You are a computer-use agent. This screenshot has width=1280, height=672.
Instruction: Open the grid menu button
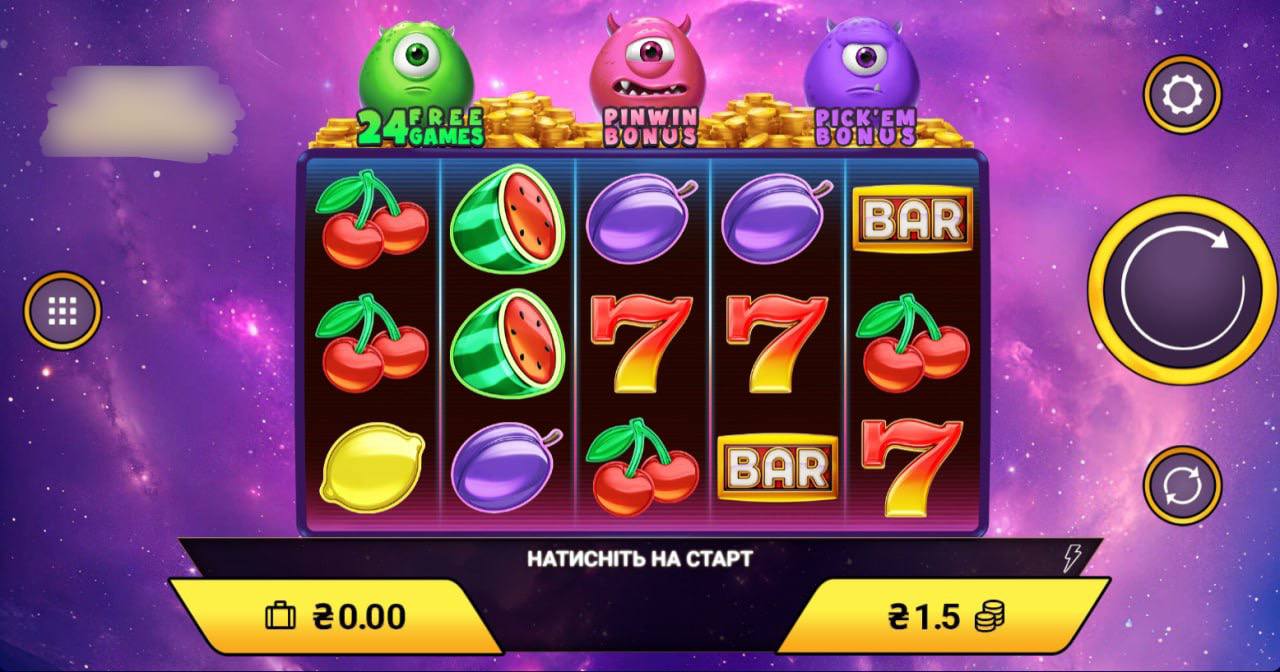click(63, 311)
